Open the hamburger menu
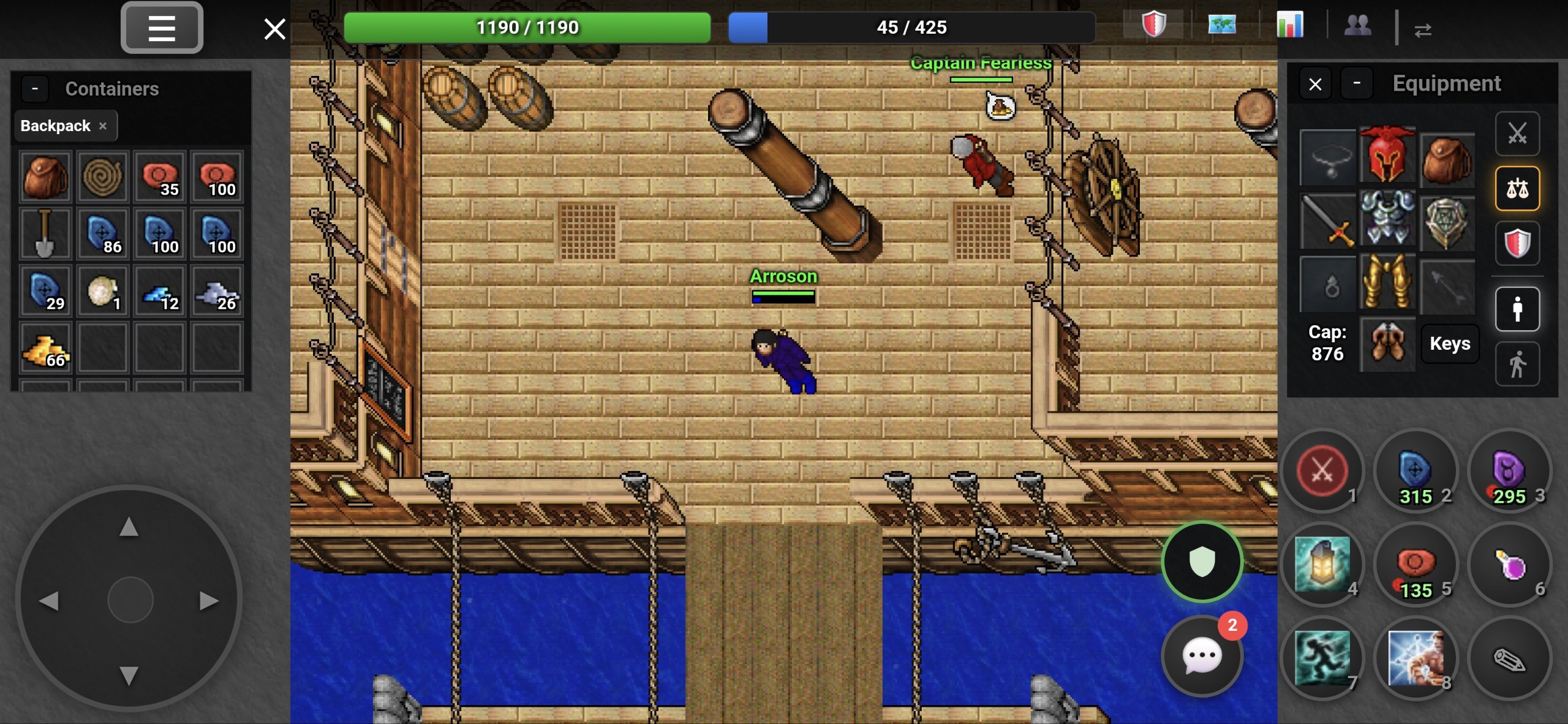 click(x=162, y=28)
